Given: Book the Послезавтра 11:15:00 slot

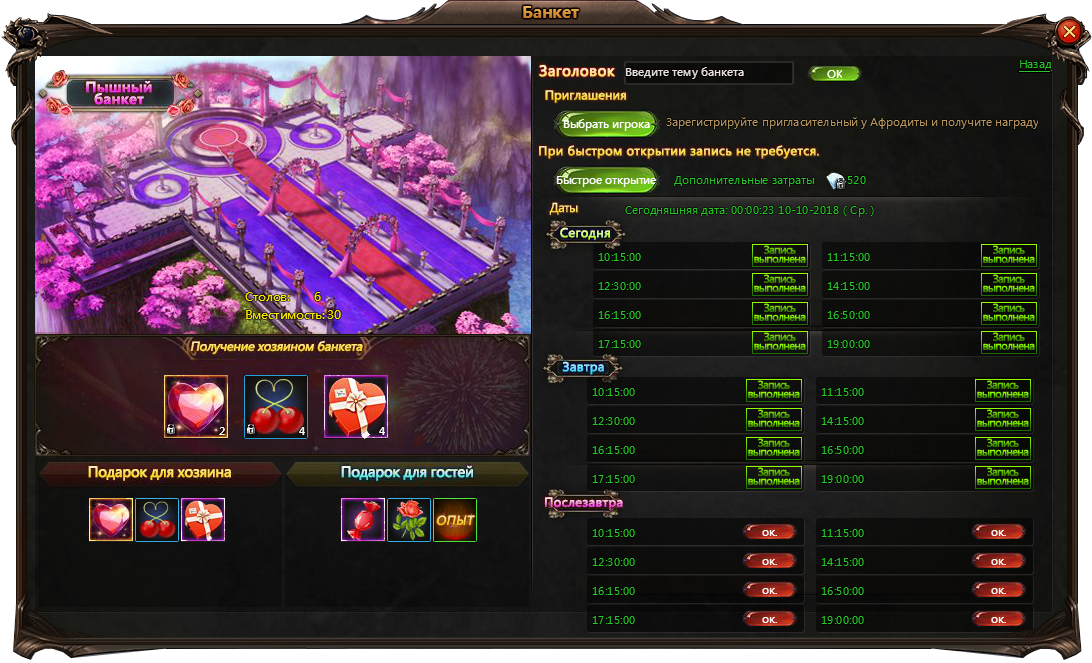Looking at the screenshot, I should click(998, 532).
